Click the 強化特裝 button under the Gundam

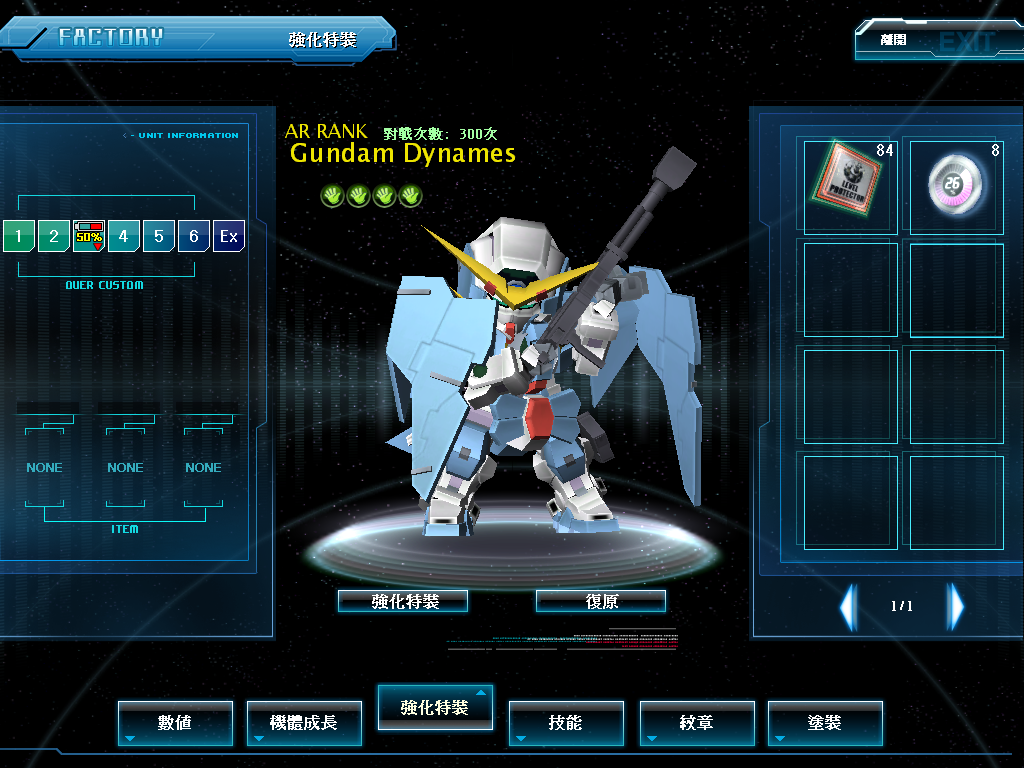(x=403, y=601)
